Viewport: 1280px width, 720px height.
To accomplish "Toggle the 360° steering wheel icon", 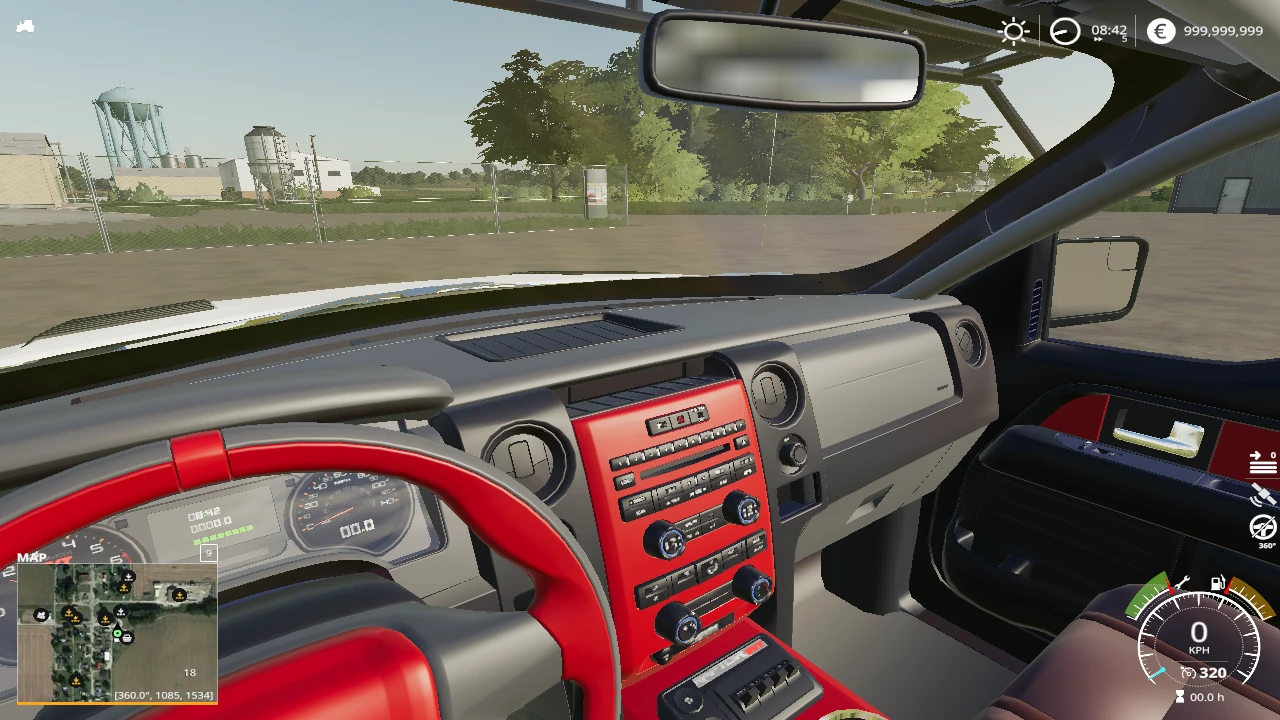I will coord(1264,527).
